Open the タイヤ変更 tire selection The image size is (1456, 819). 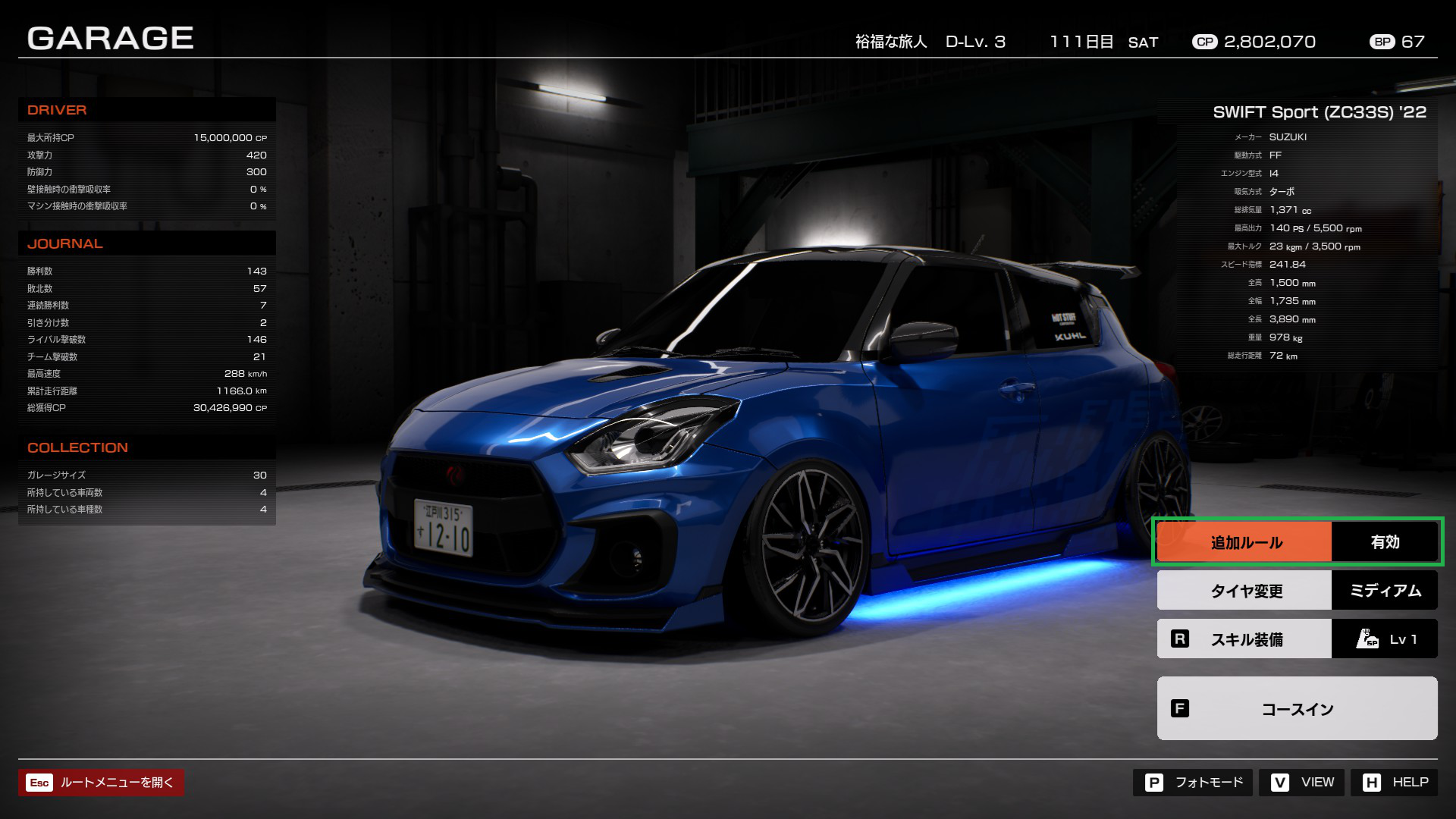[x=1244, y=590]
